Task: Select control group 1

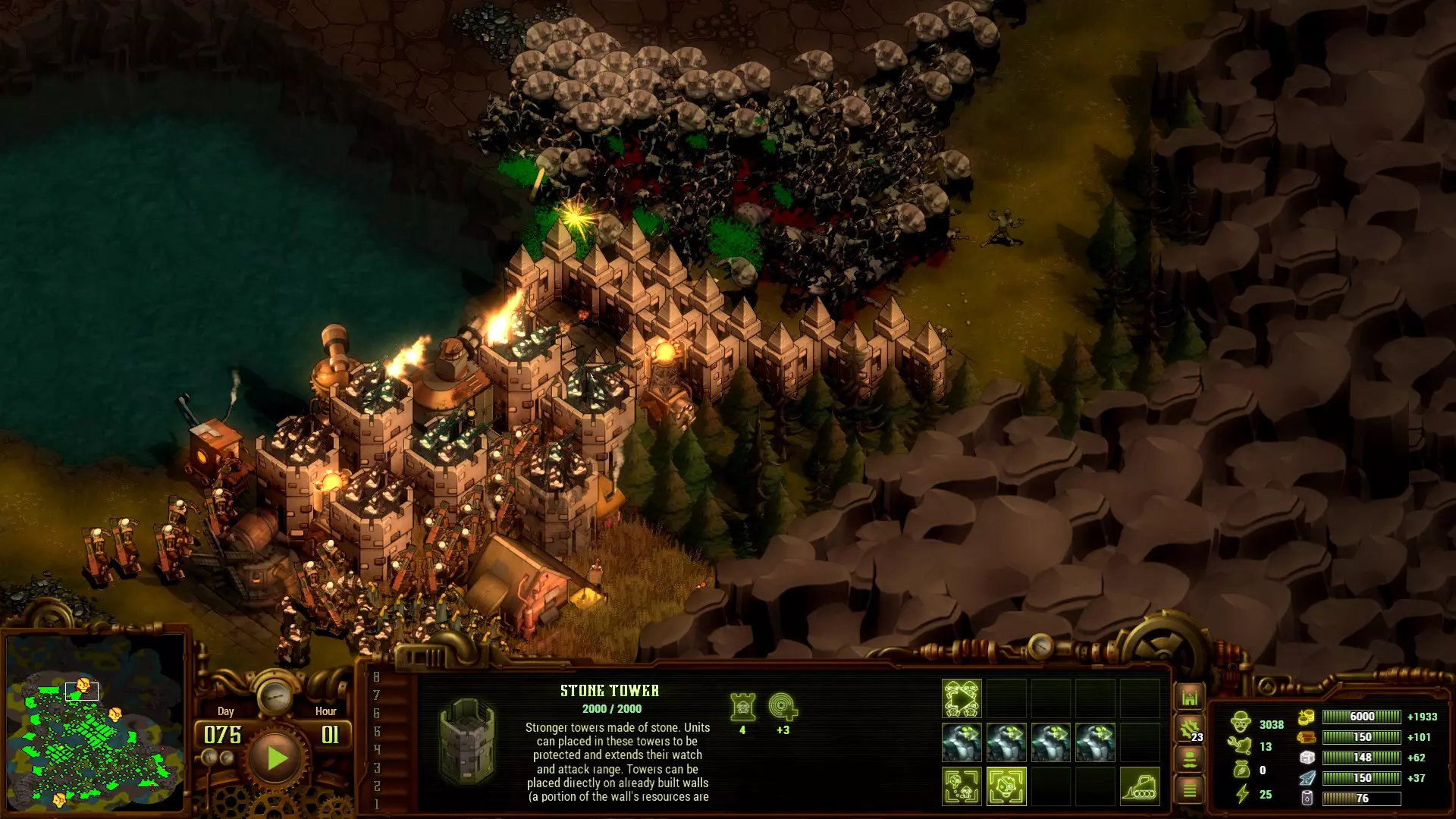Action: [376, 804]
